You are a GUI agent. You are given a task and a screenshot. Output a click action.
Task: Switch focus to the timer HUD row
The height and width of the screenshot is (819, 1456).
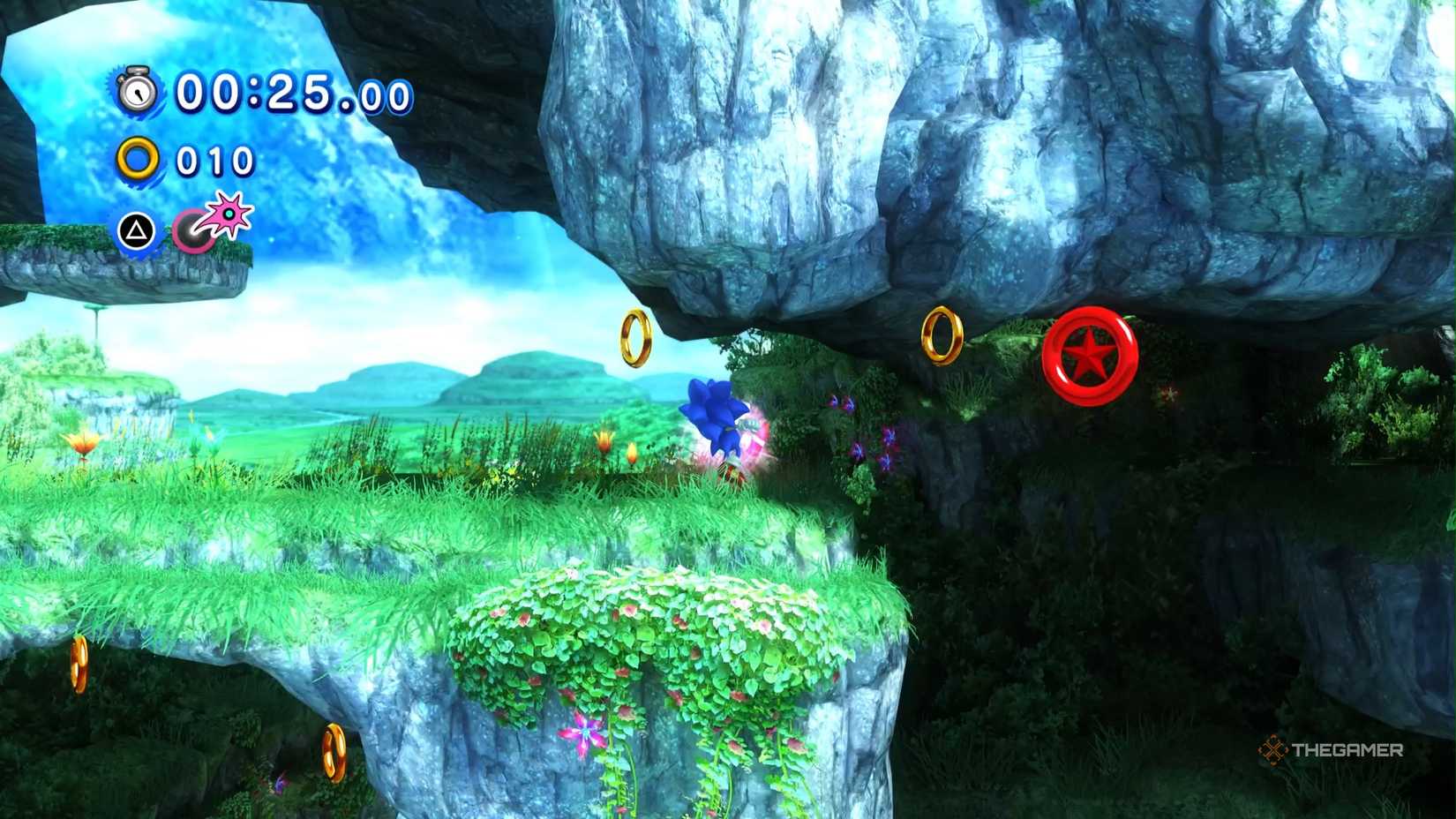coord(247,91)
